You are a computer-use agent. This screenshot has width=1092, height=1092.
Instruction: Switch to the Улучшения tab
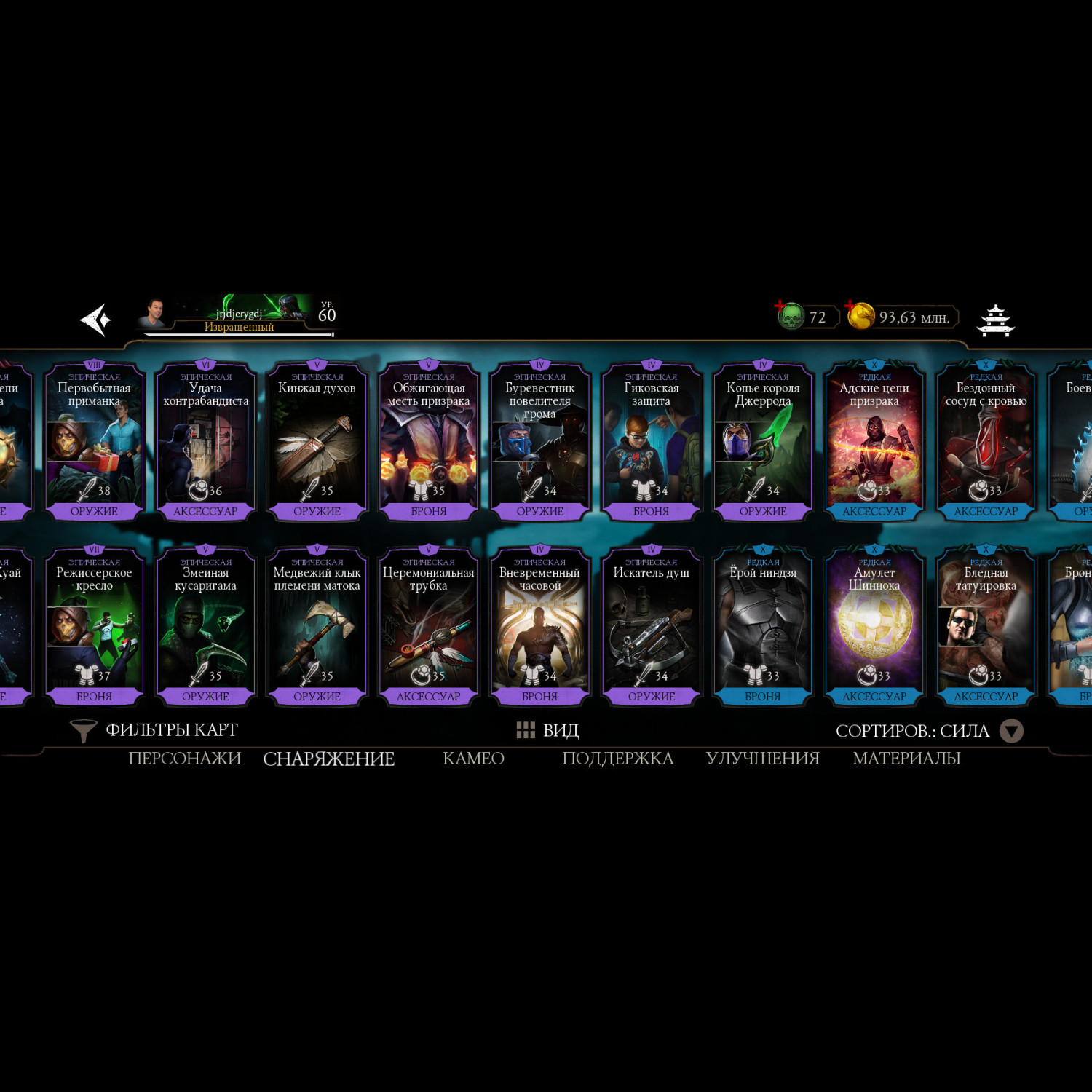click(762, 759)
